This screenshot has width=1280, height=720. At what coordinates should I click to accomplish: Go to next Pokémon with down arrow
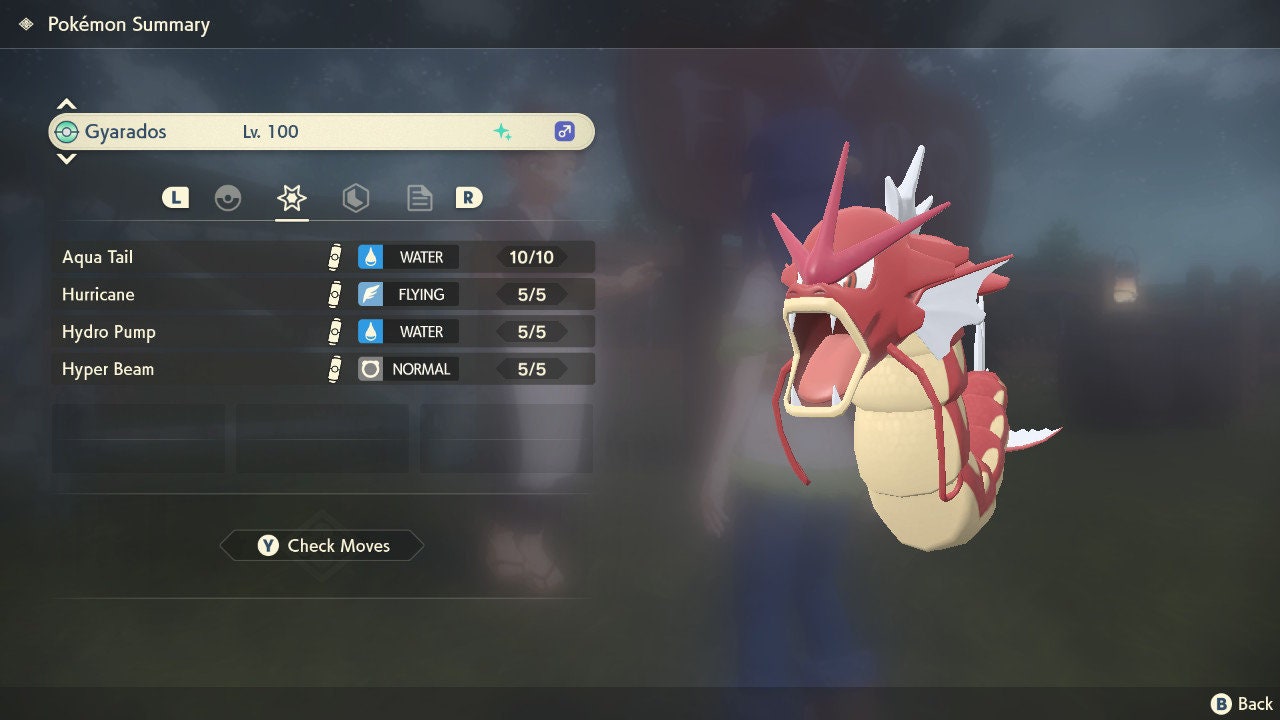pyautogui.click(x=66, y=158)
